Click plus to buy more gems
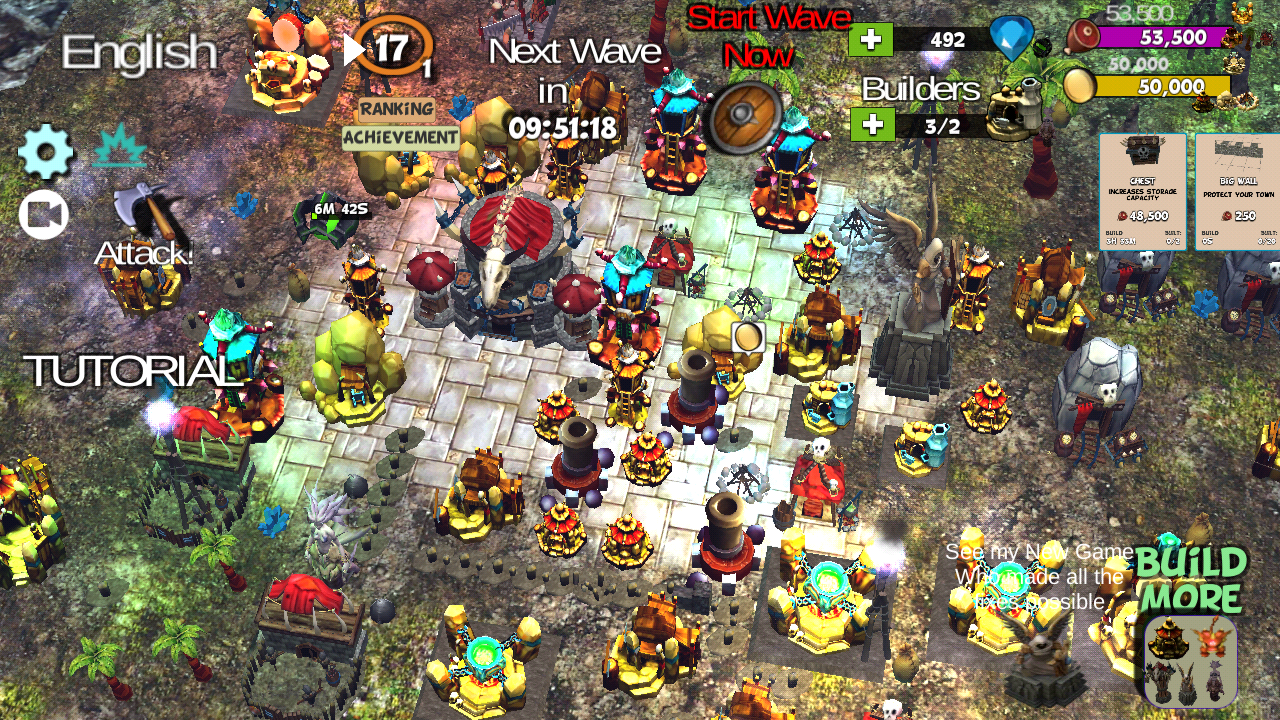 pos(869,41)
